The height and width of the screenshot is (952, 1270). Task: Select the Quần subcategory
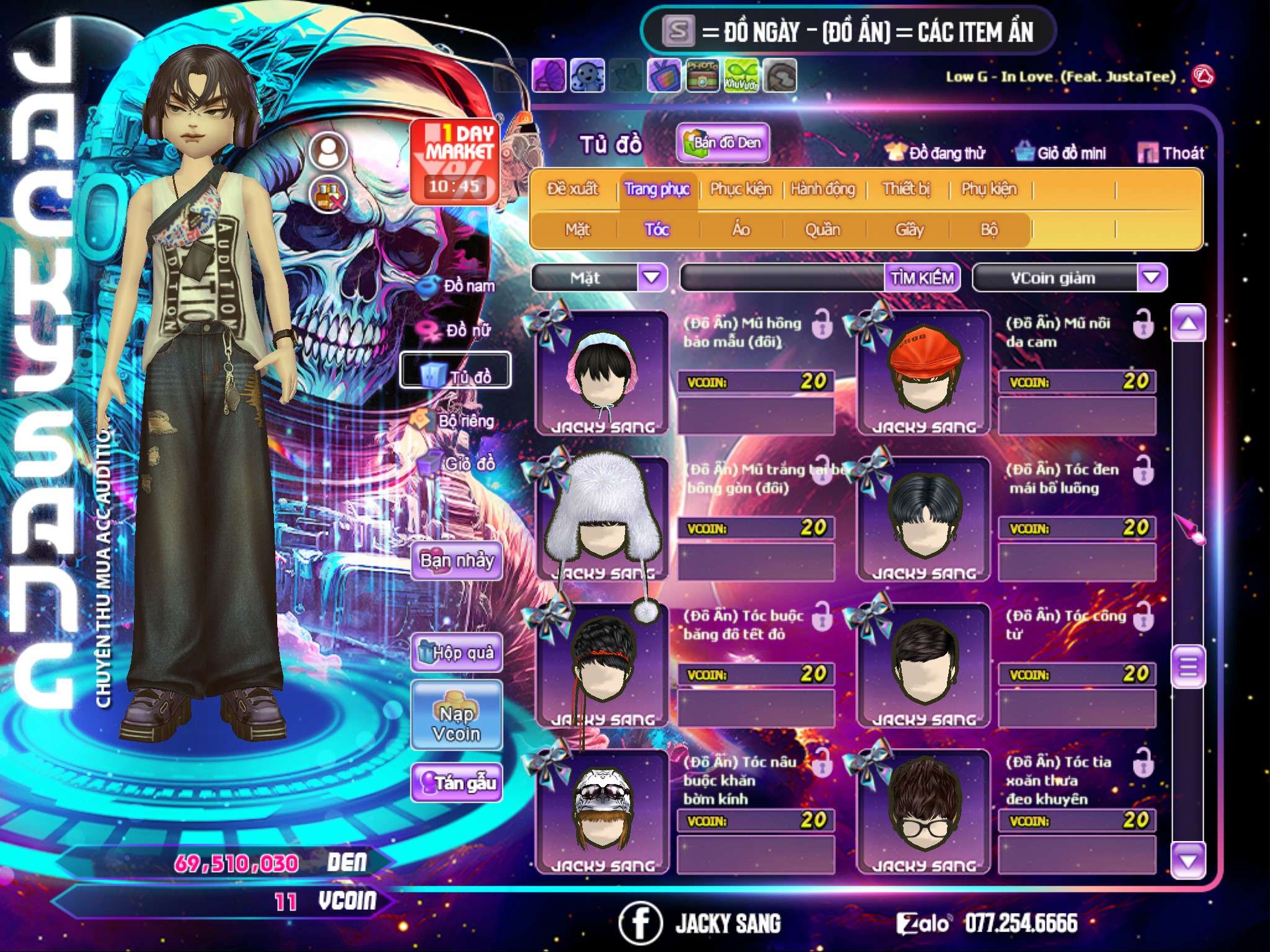point(822,230)
